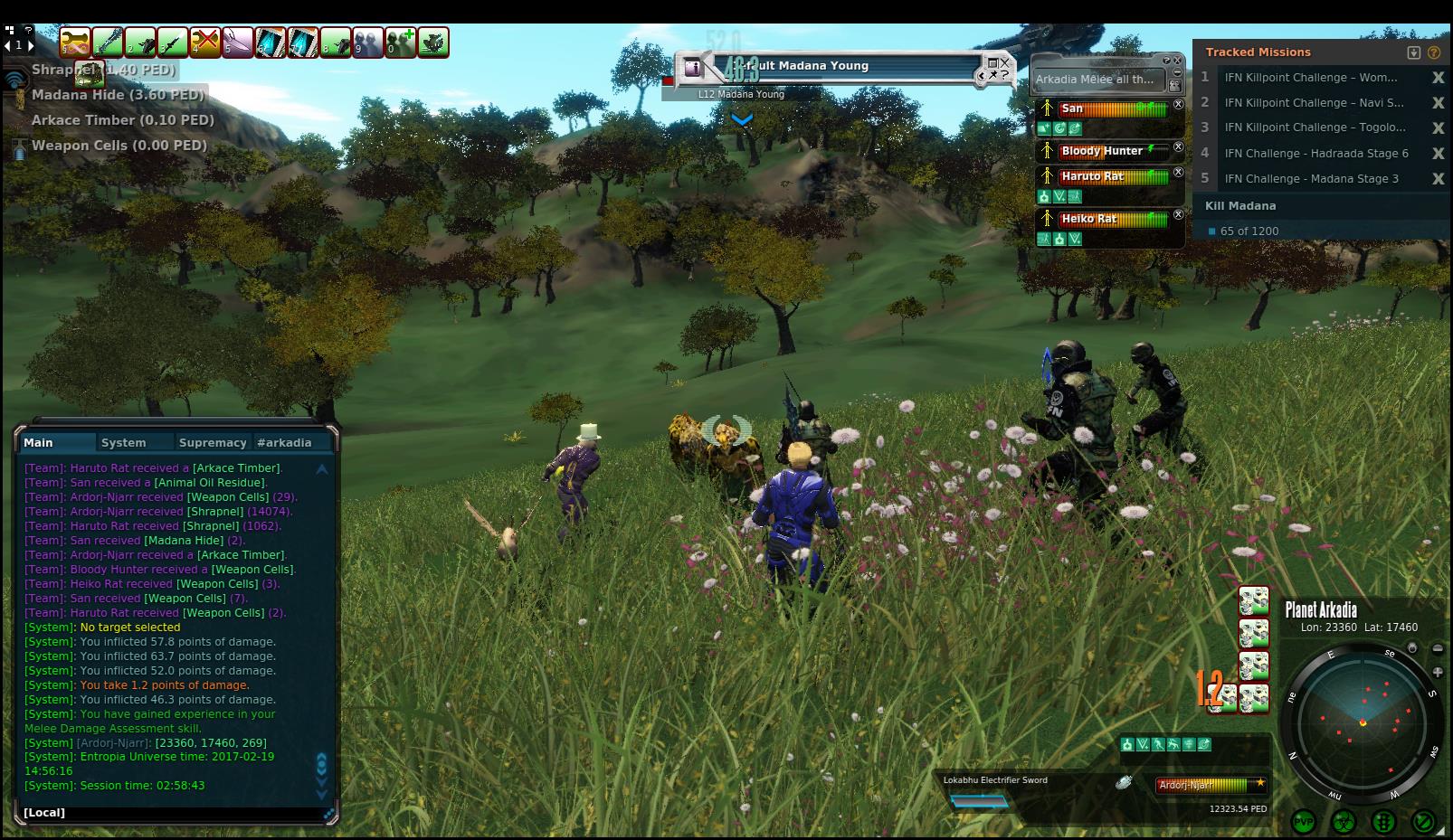Zoom in the radar with plus button
The height and width of the screenshot is (840, 1453).
click(1438, 672)
